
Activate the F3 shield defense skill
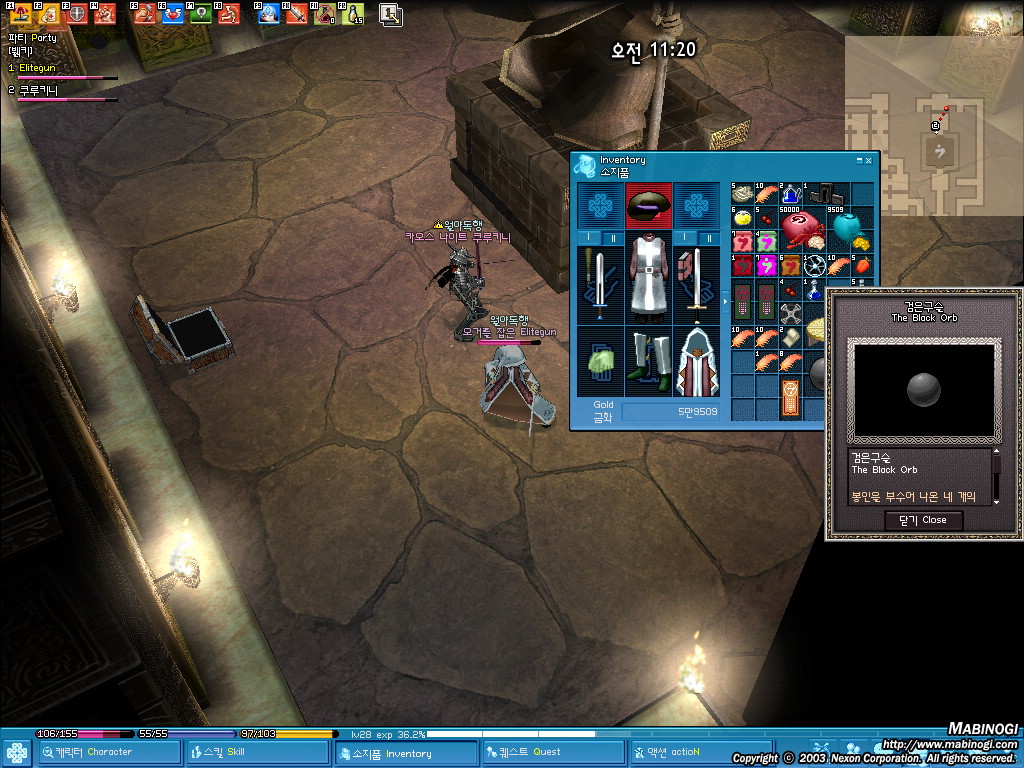[75, 14]
